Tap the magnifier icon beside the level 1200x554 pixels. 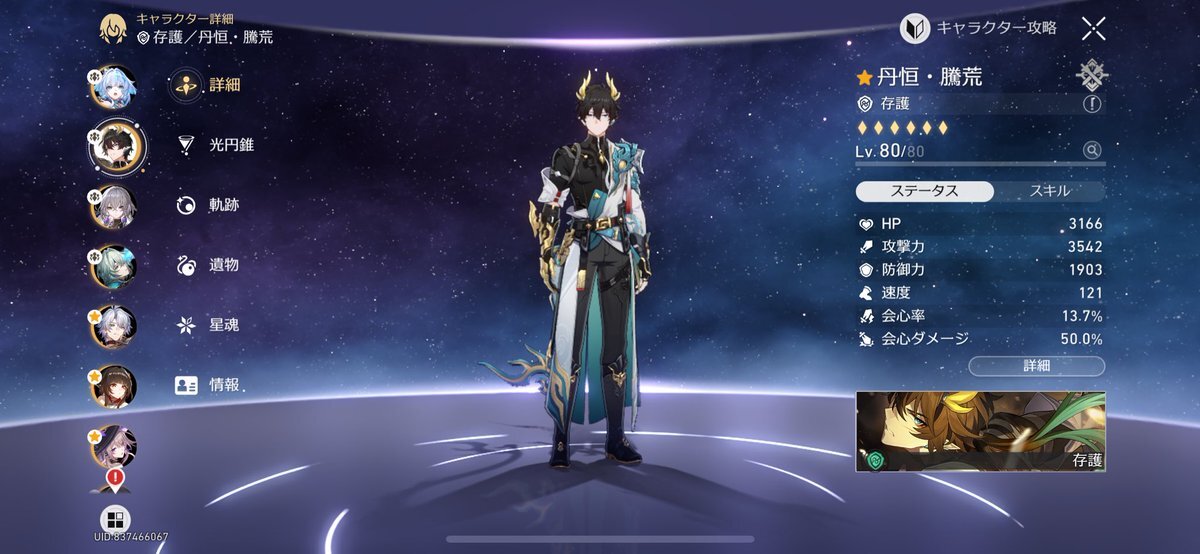pyautogui.click(x=1092, y=150)
